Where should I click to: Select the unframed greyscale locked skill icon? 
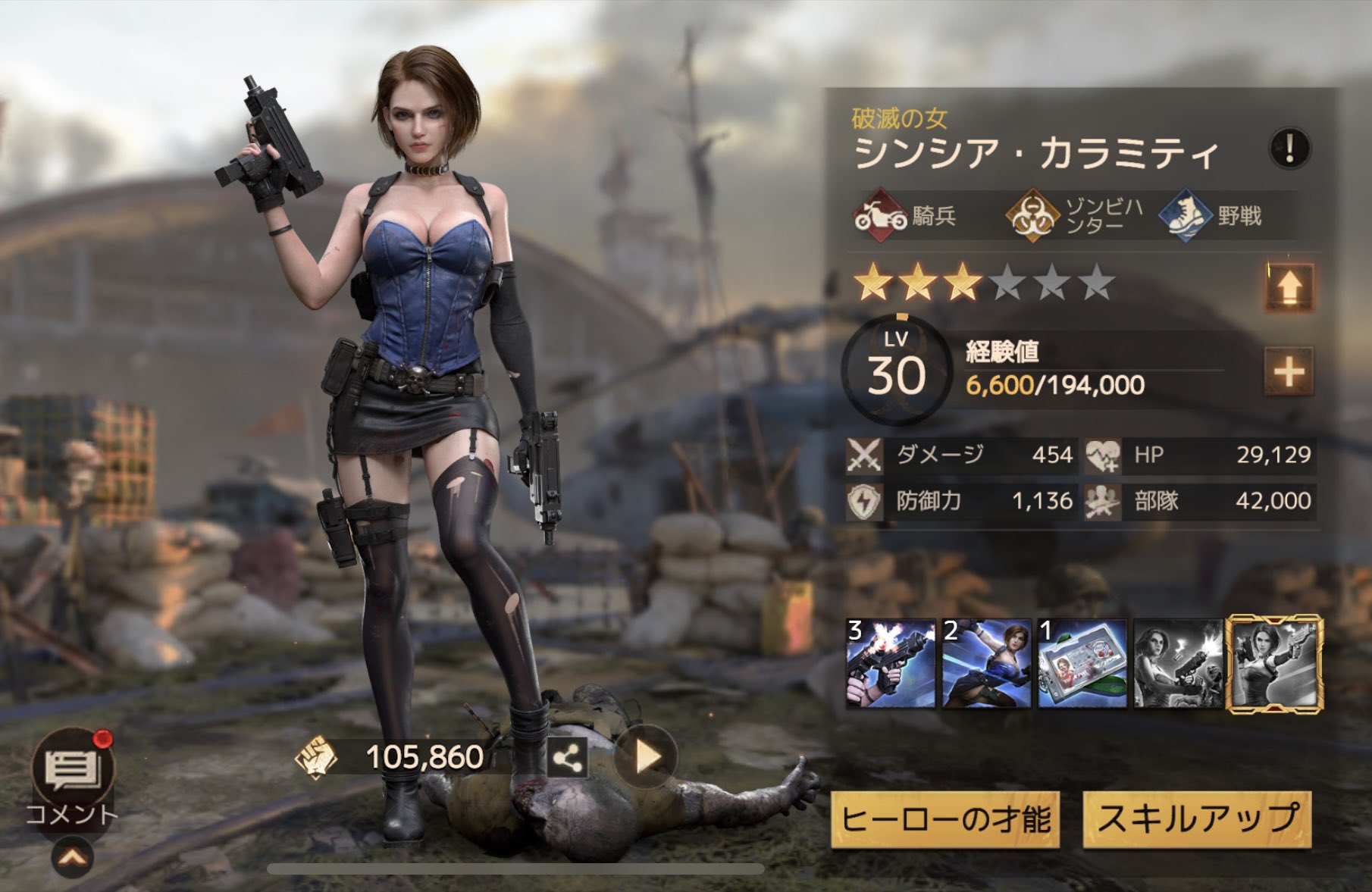[1177, 663]
